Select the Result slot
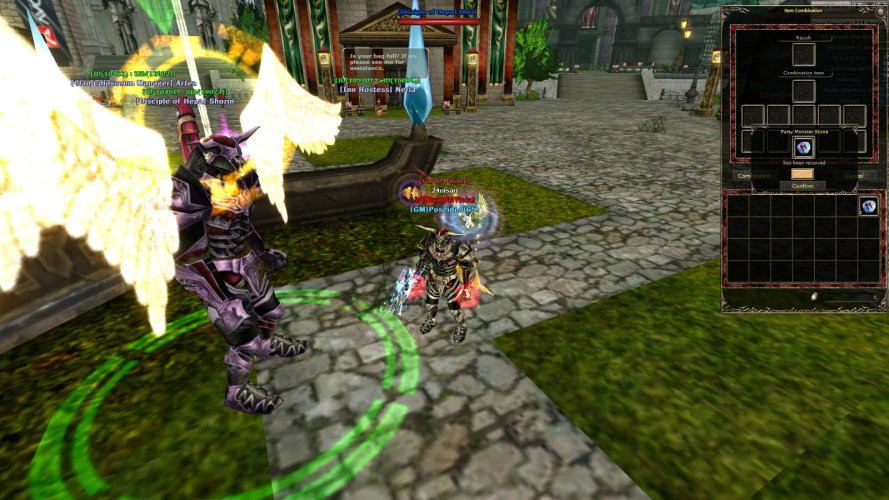 tap(803, 52)
